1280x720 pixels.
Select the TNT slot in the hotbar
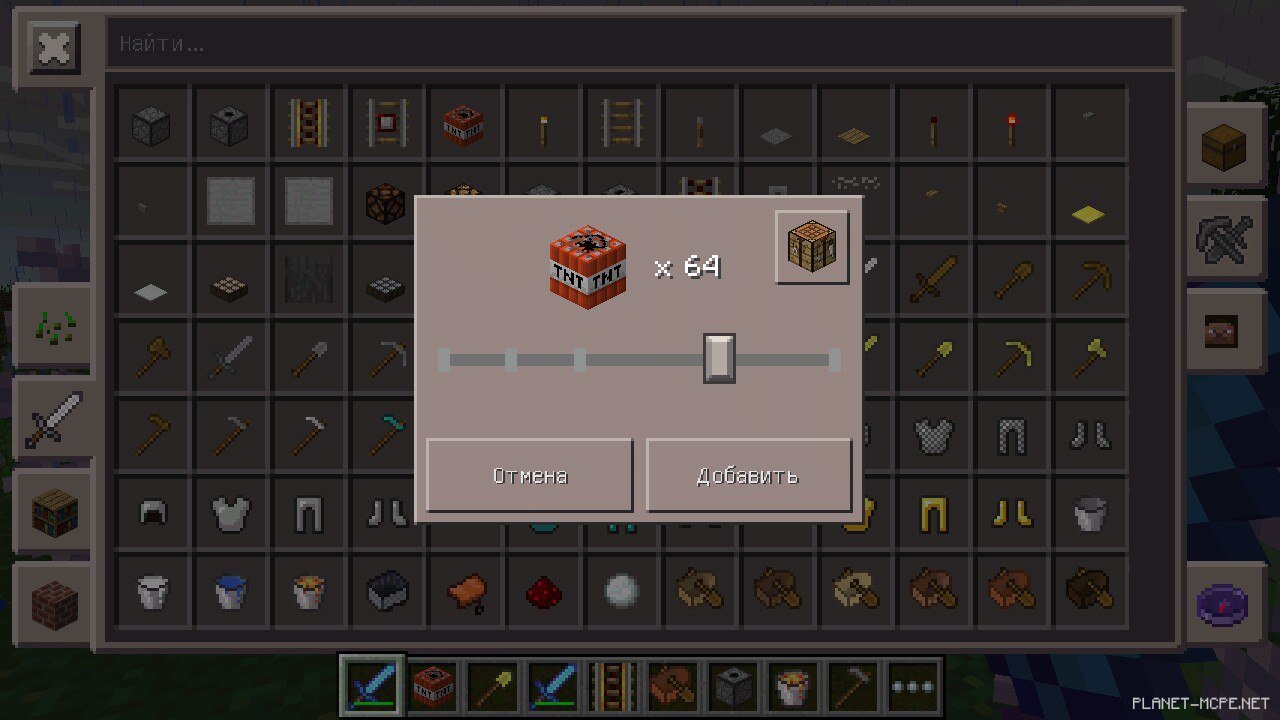433,687
